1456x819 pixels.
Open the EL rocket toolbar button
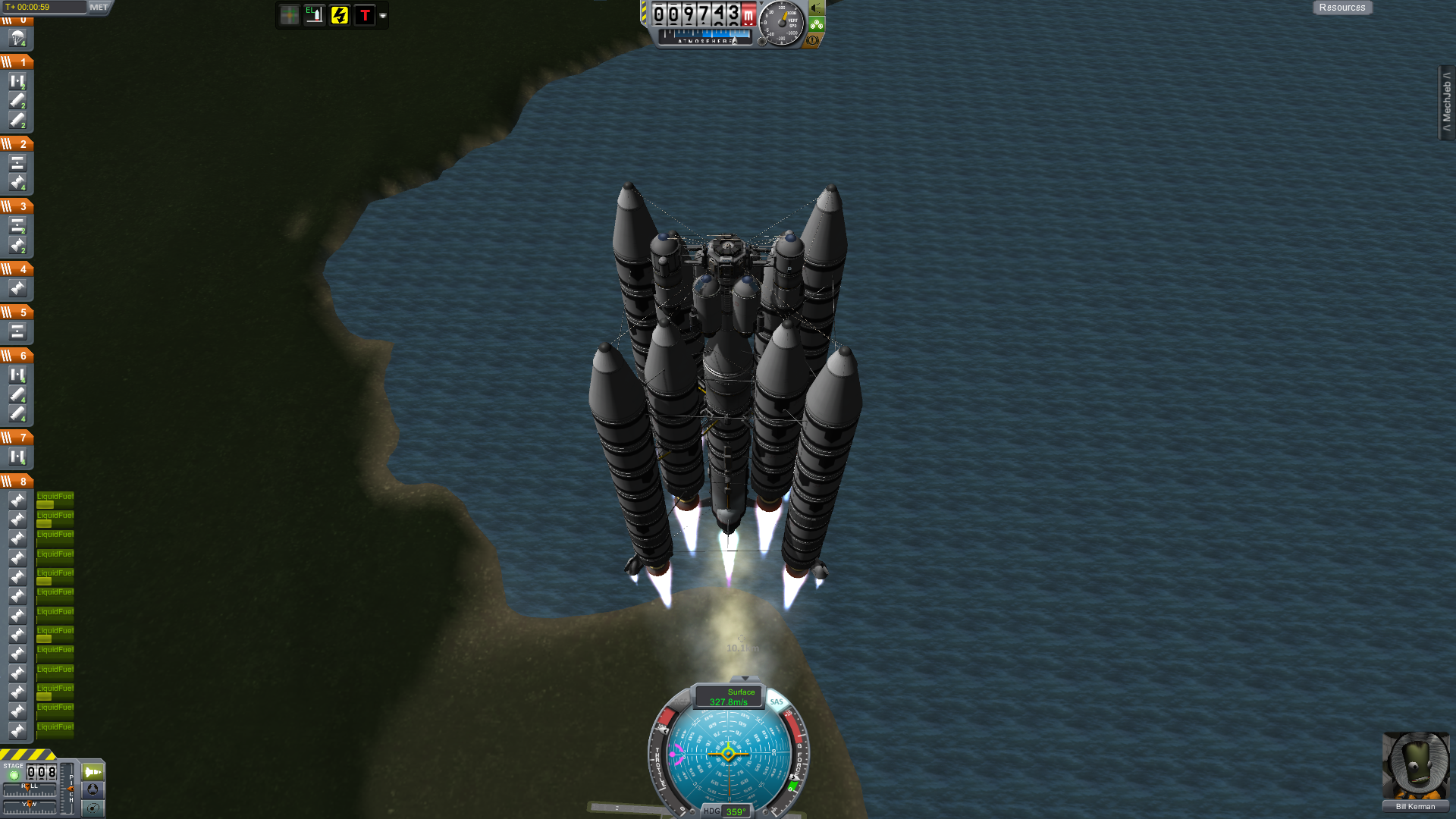click(314, 15)
